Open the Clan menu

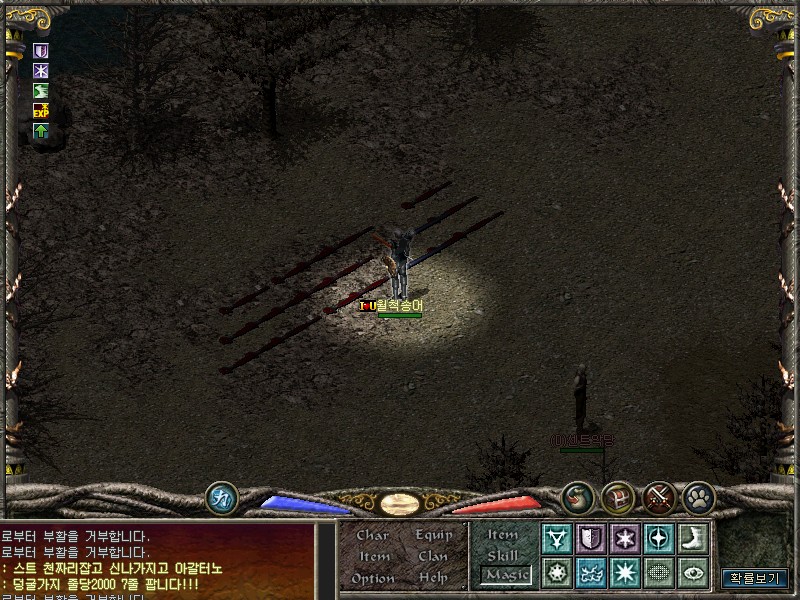coord(433,557)
